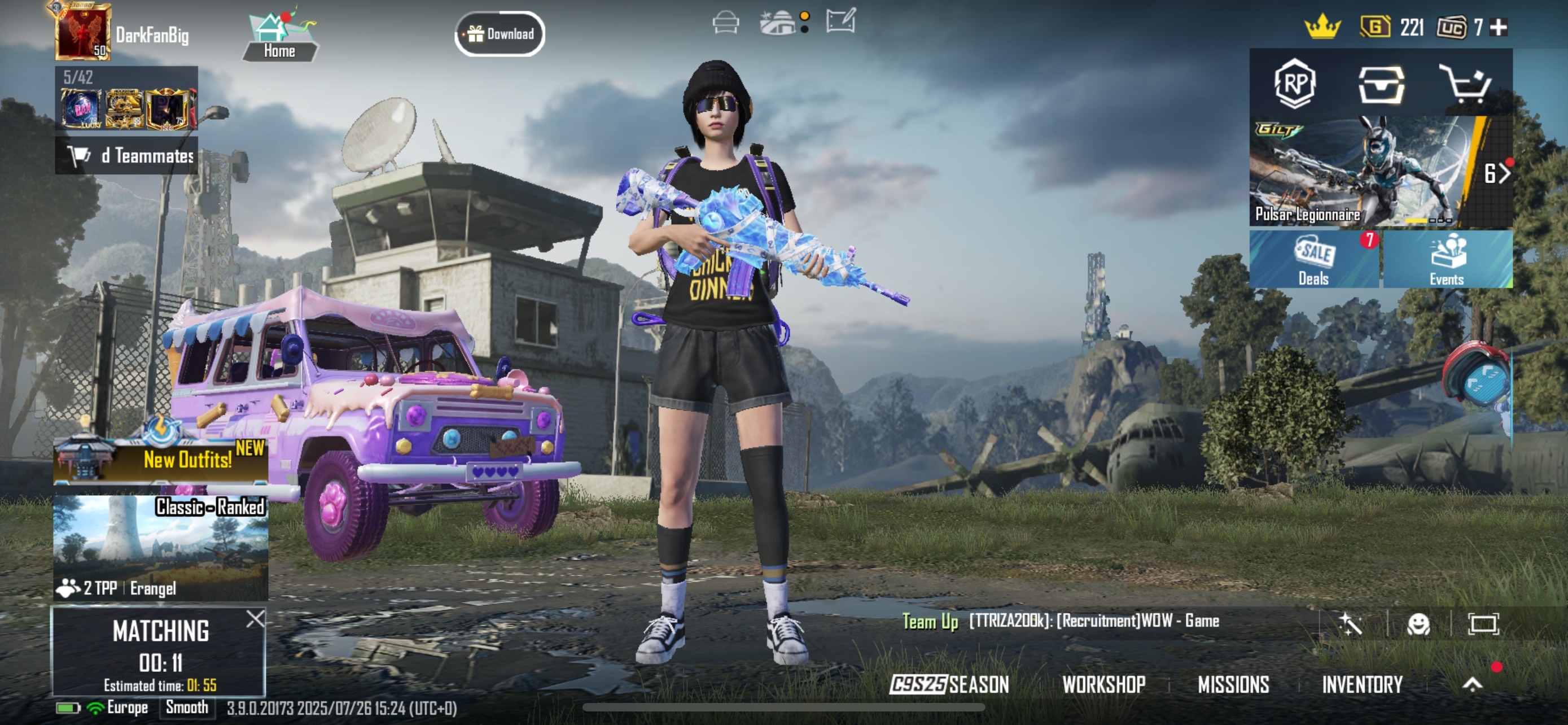Image resolution: width=1568 pixels, height=725 pixels.
Task: Open the Inventory menu
Action: pyautogui.click(x=1361, y=685)
